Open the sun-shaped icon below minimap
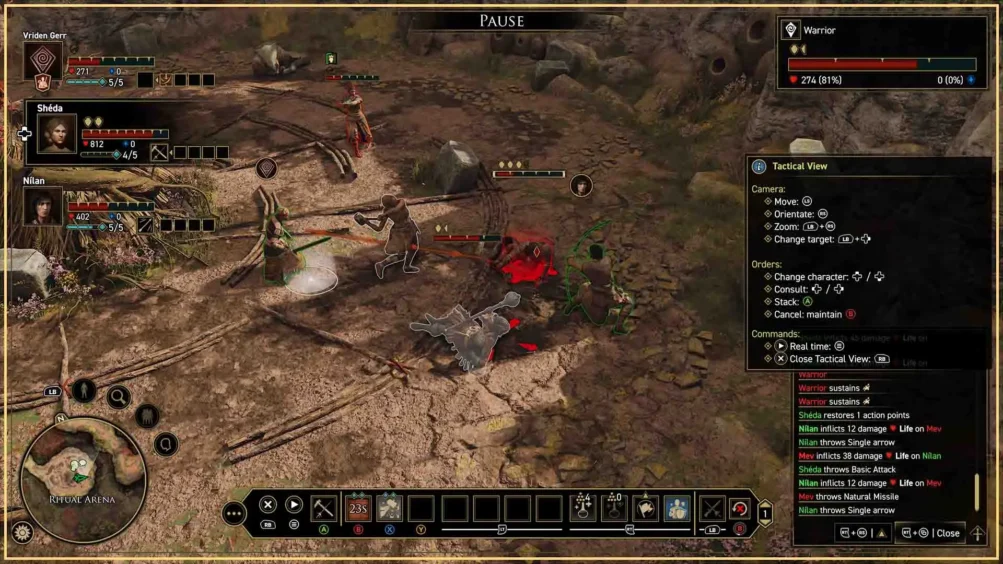 click(21, 533)
